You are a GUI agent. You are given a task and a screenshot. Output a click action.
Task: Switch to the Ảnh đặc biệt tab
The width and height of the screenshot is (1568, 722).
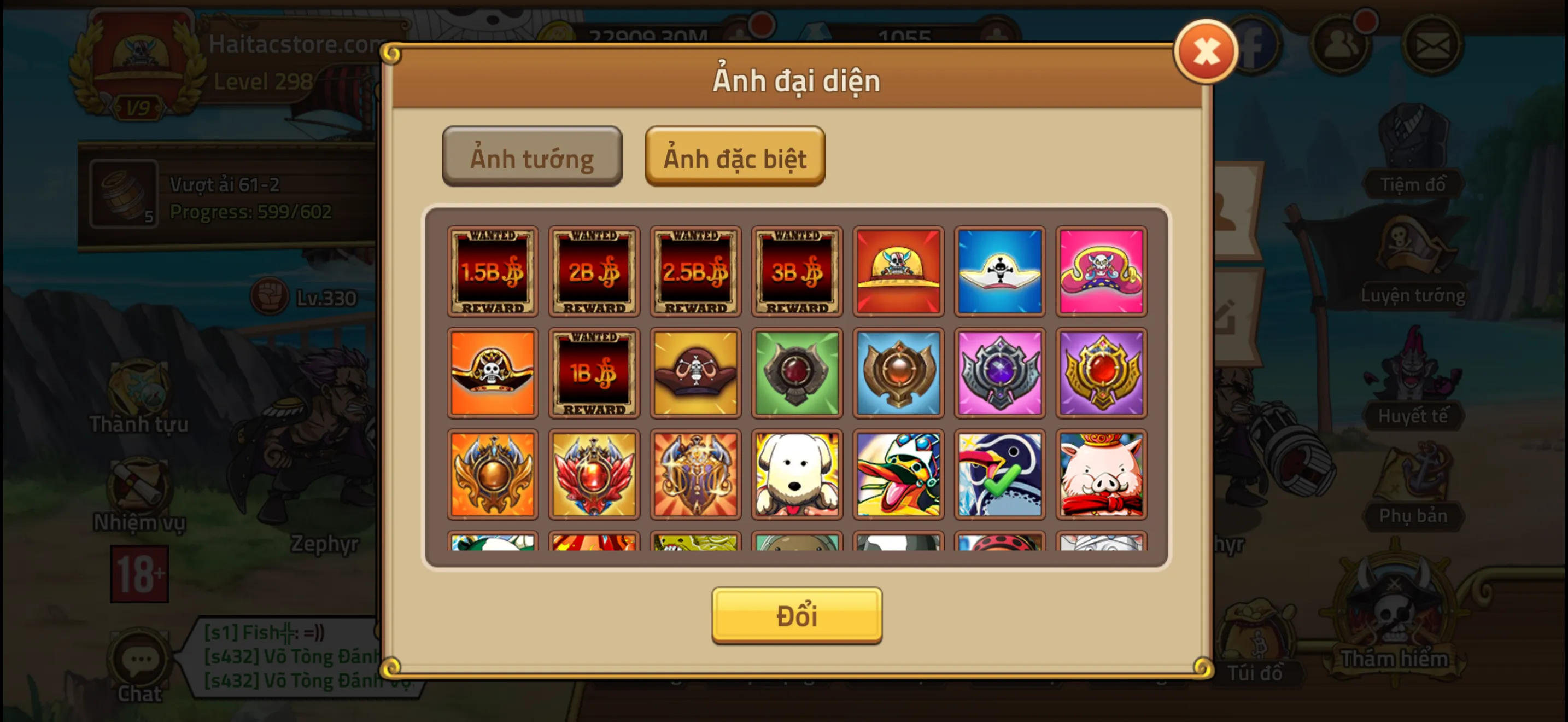(735, 157)
